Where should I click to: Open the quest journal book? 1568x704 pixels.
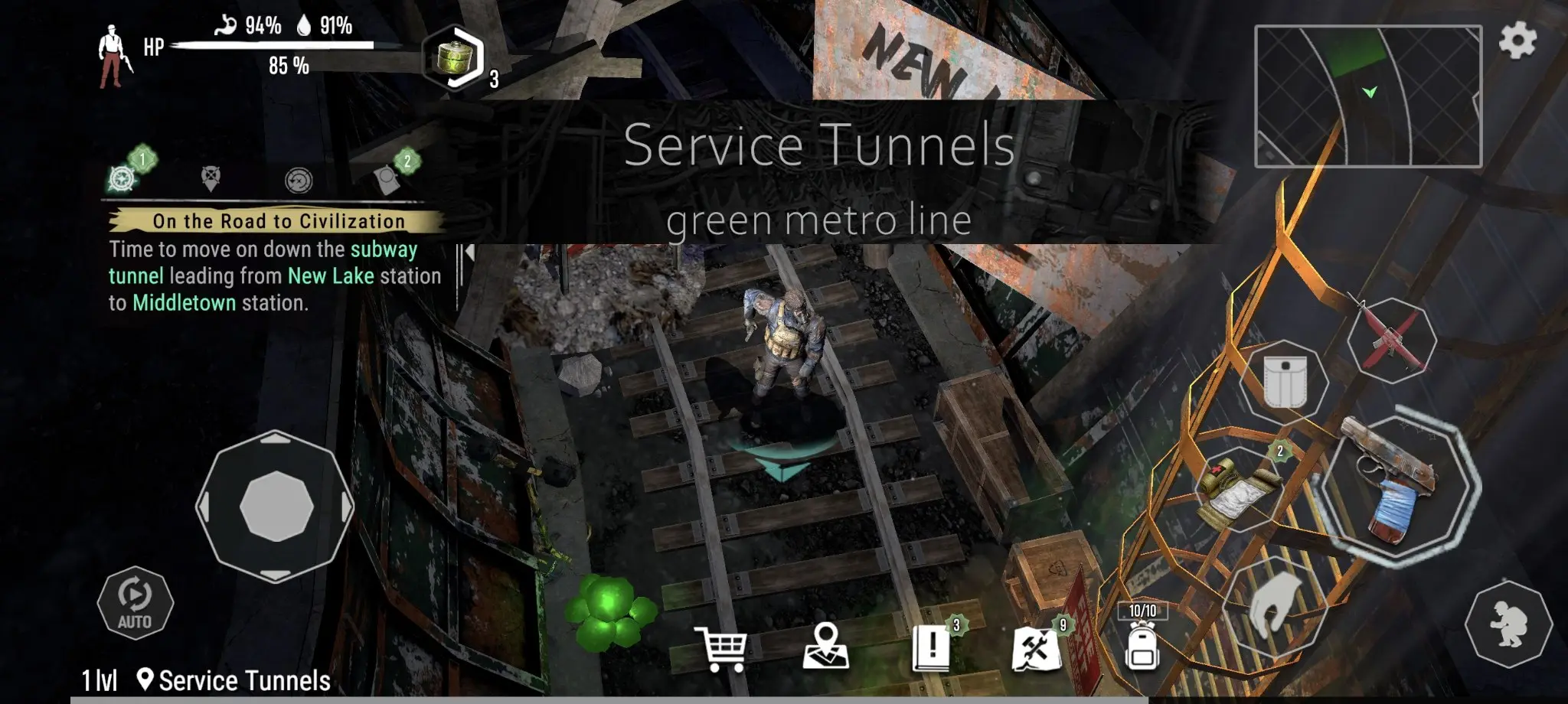[932, 648]
